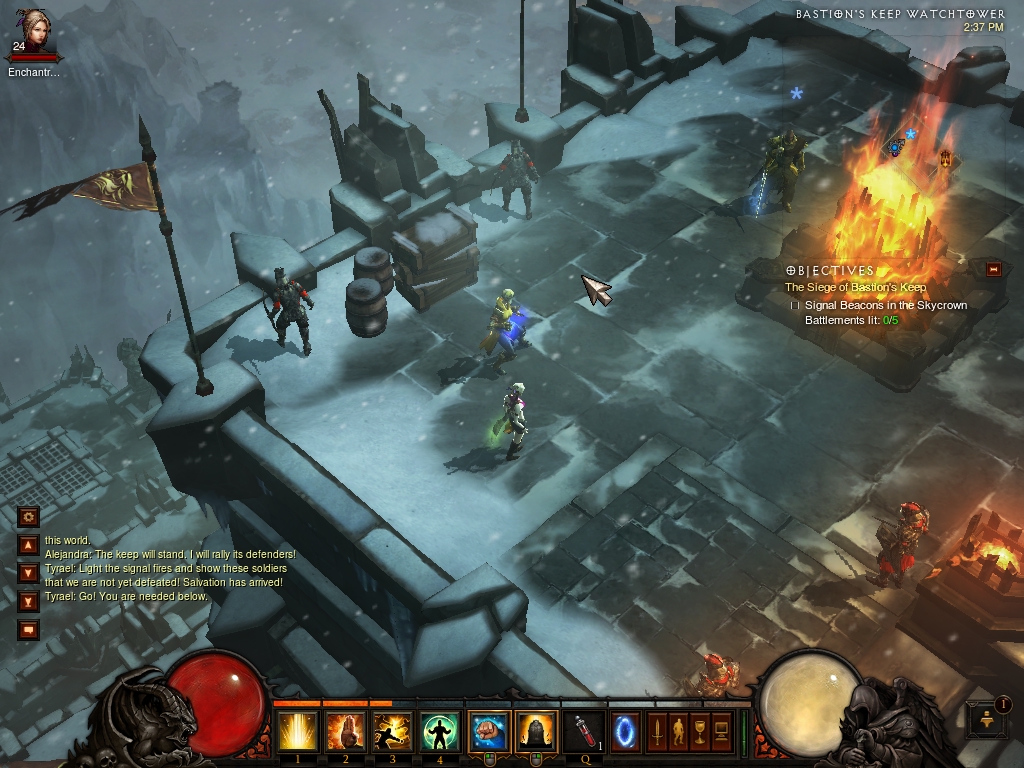The image size is (1024, 768).
Task: Open chat settings gear button
Action: pos(28,517)
